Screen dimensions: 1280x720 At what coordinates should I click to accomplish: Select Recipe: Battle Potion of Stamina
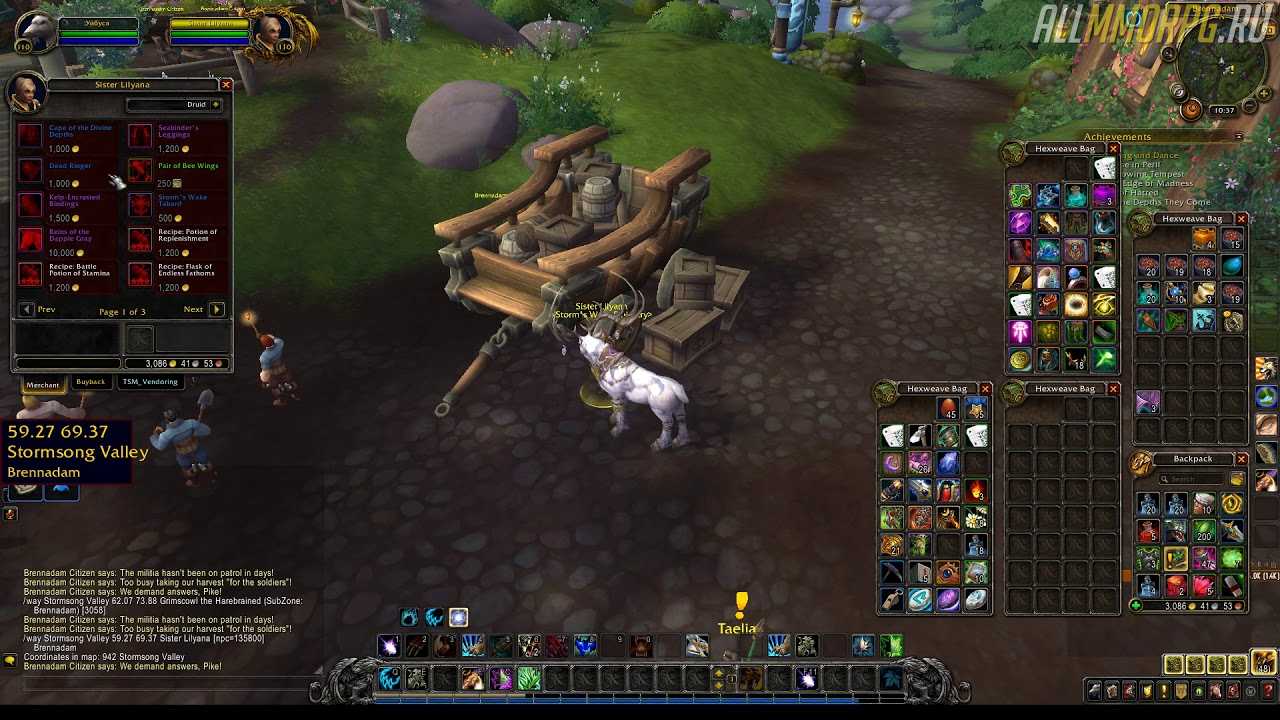(31, 274)
